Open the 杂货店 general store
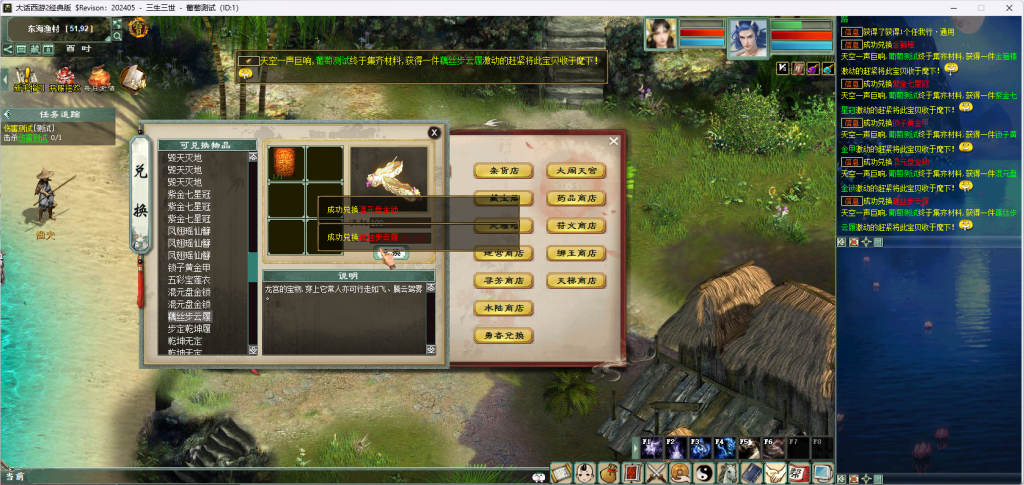The image size is (1024, 485). pos(503,171)
